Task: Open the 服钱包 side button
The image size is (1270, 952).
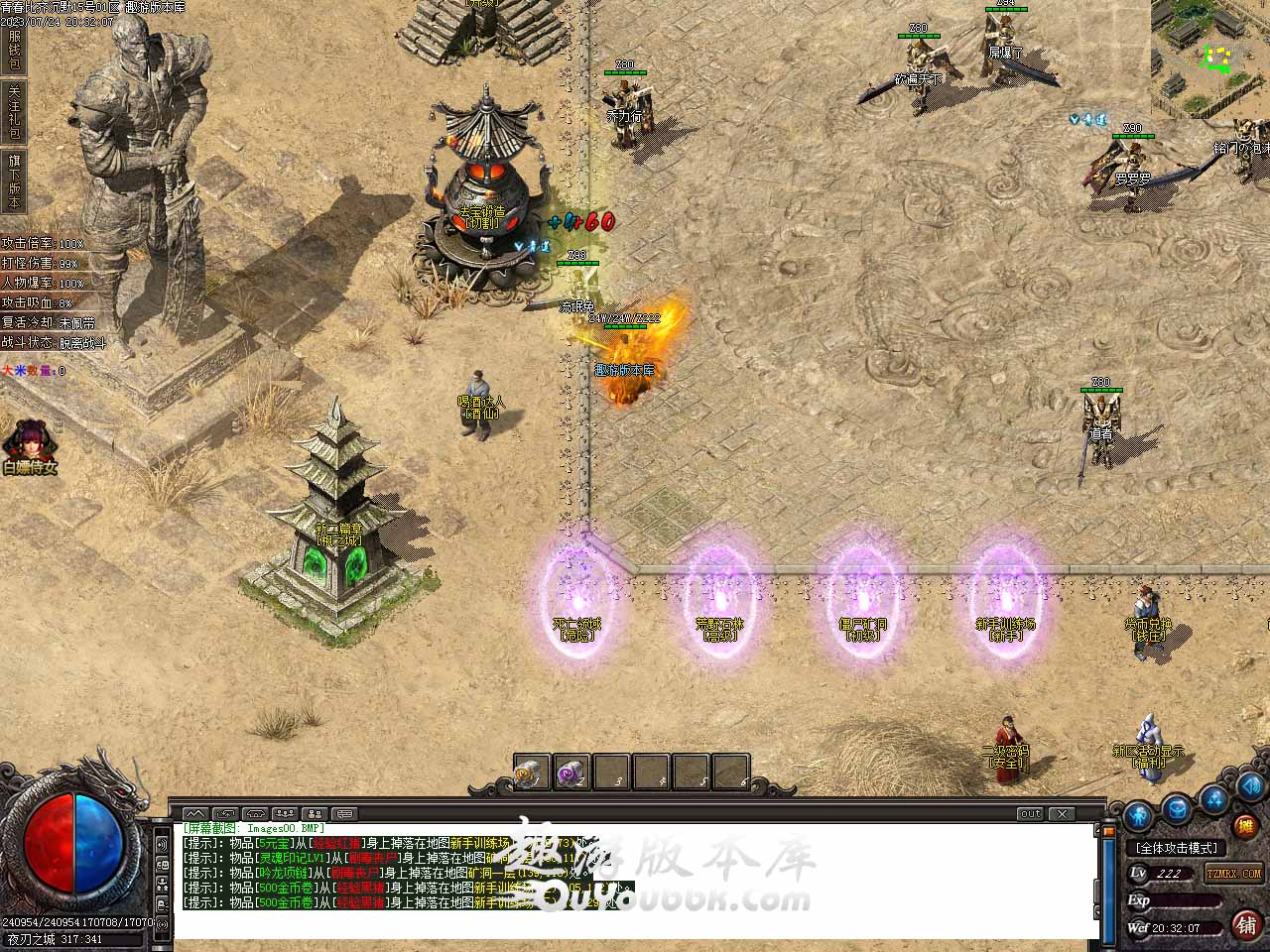Action: pos(14,50)
